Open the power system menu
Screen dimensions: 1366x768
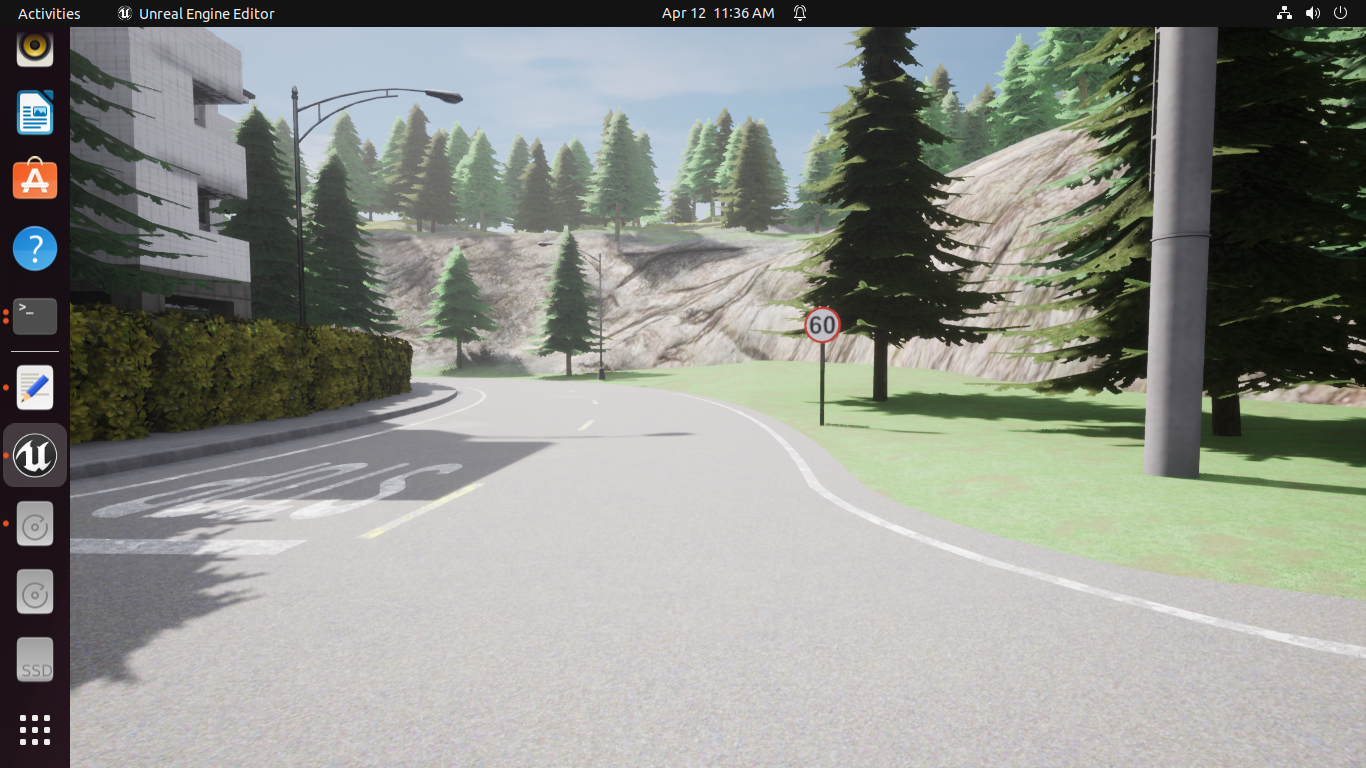(1341, 13)
